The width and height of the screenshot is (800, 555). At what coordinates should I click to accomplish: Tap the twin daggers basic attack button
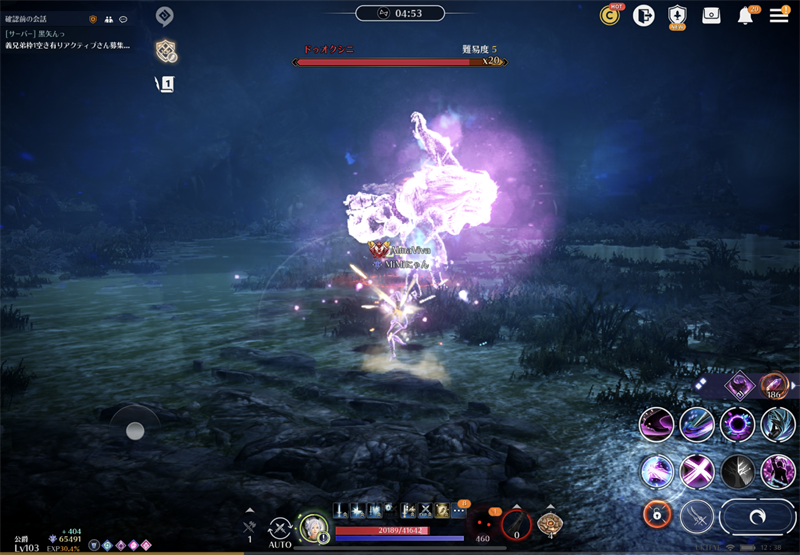697,516
